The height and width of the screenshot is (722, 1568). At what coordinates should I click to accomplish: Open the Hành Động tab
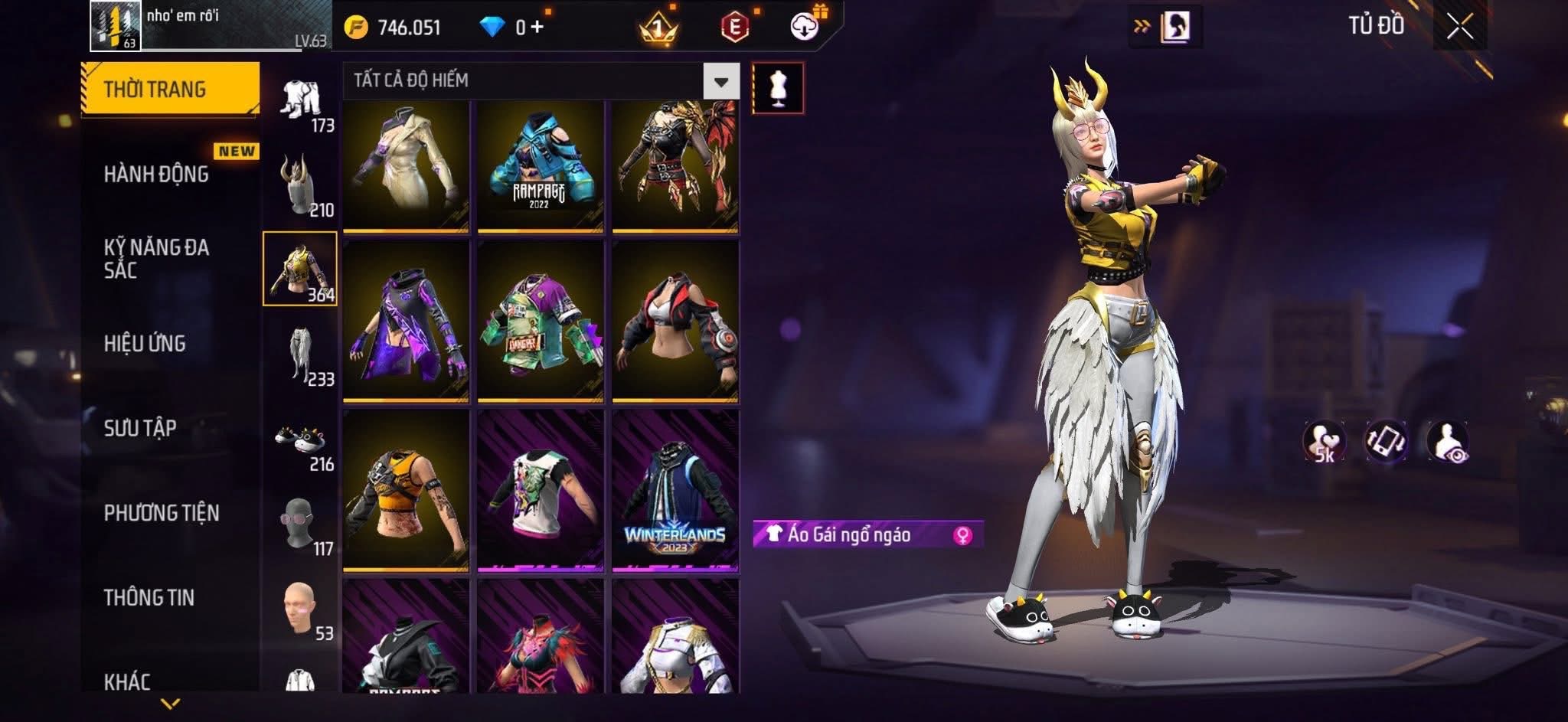pos(157,175)
